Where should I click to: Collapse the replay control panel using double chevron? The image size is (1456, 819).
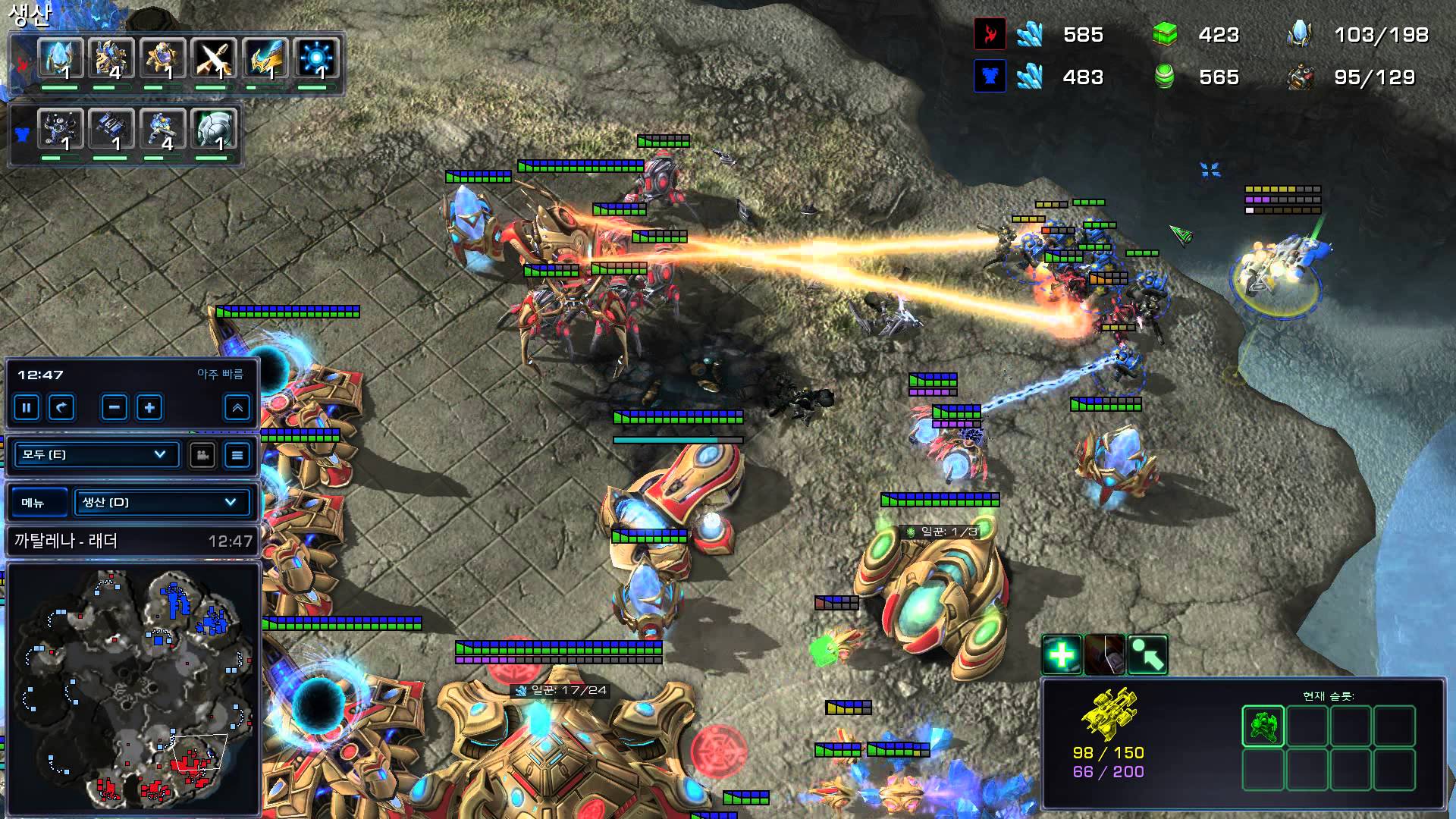[237, 408]
